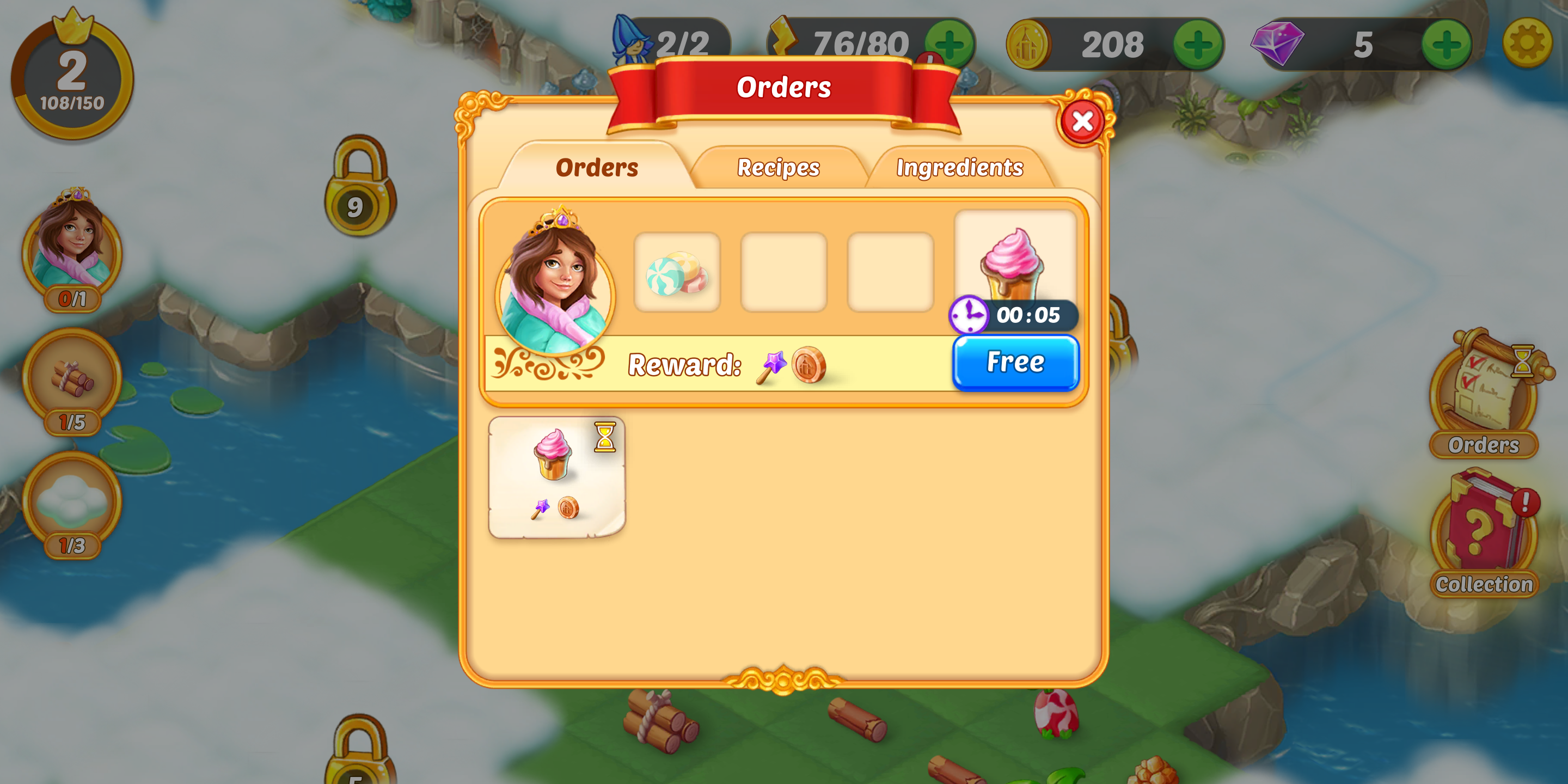
Task: Open the Ingredients tab
Action: tap(959, 167)
